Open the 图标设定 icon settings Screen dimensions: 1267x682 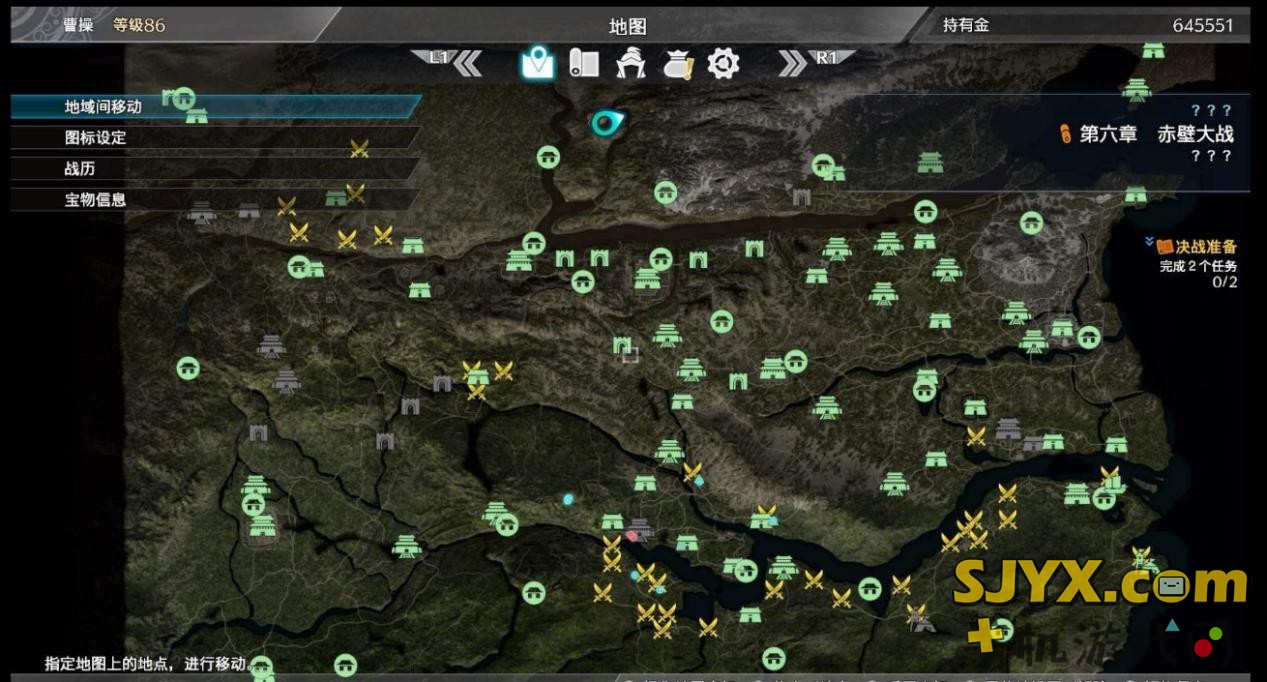96,138
